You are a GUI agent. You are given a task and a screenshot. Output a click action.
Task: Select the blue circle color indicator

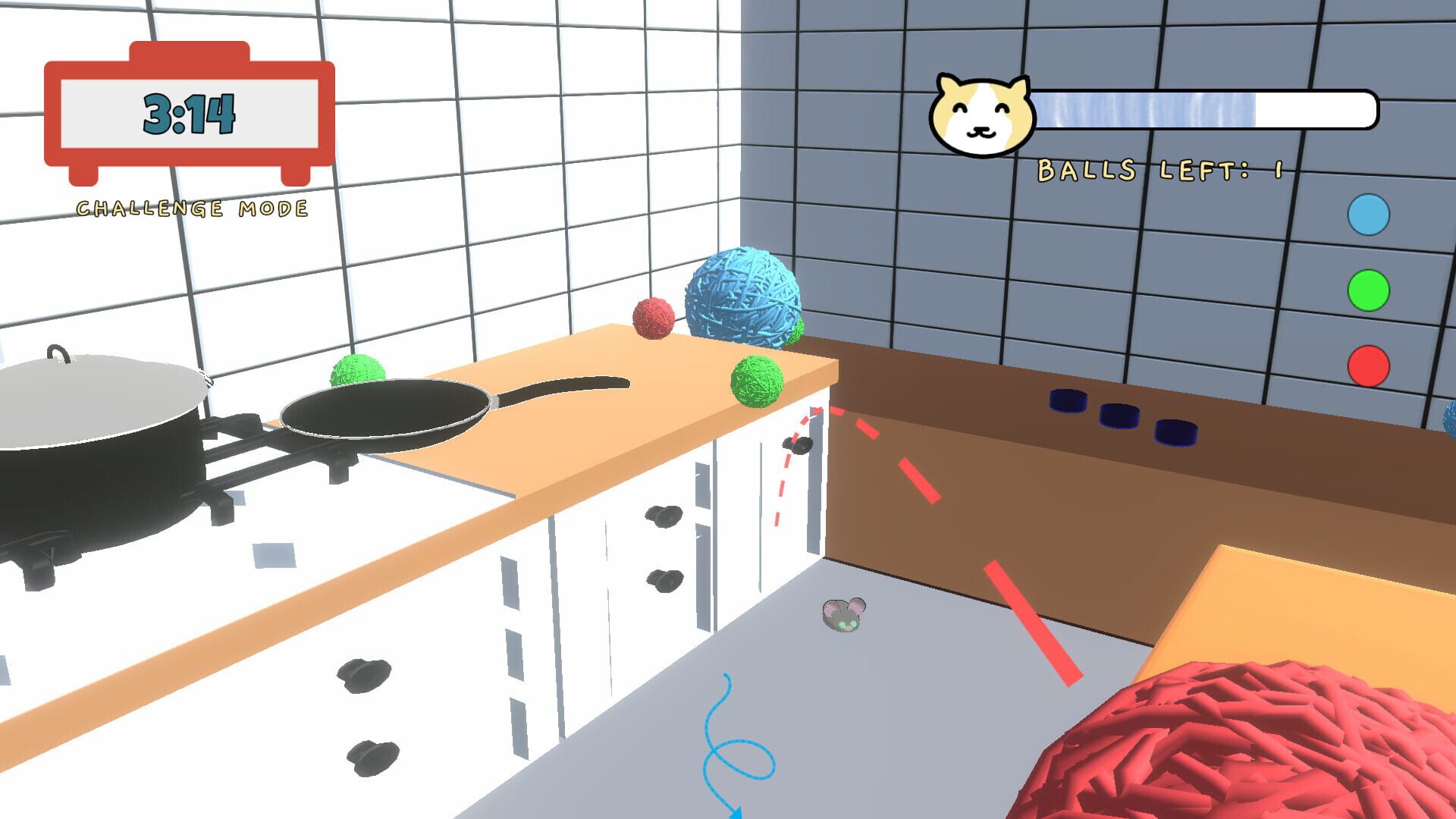point(1369,216)
